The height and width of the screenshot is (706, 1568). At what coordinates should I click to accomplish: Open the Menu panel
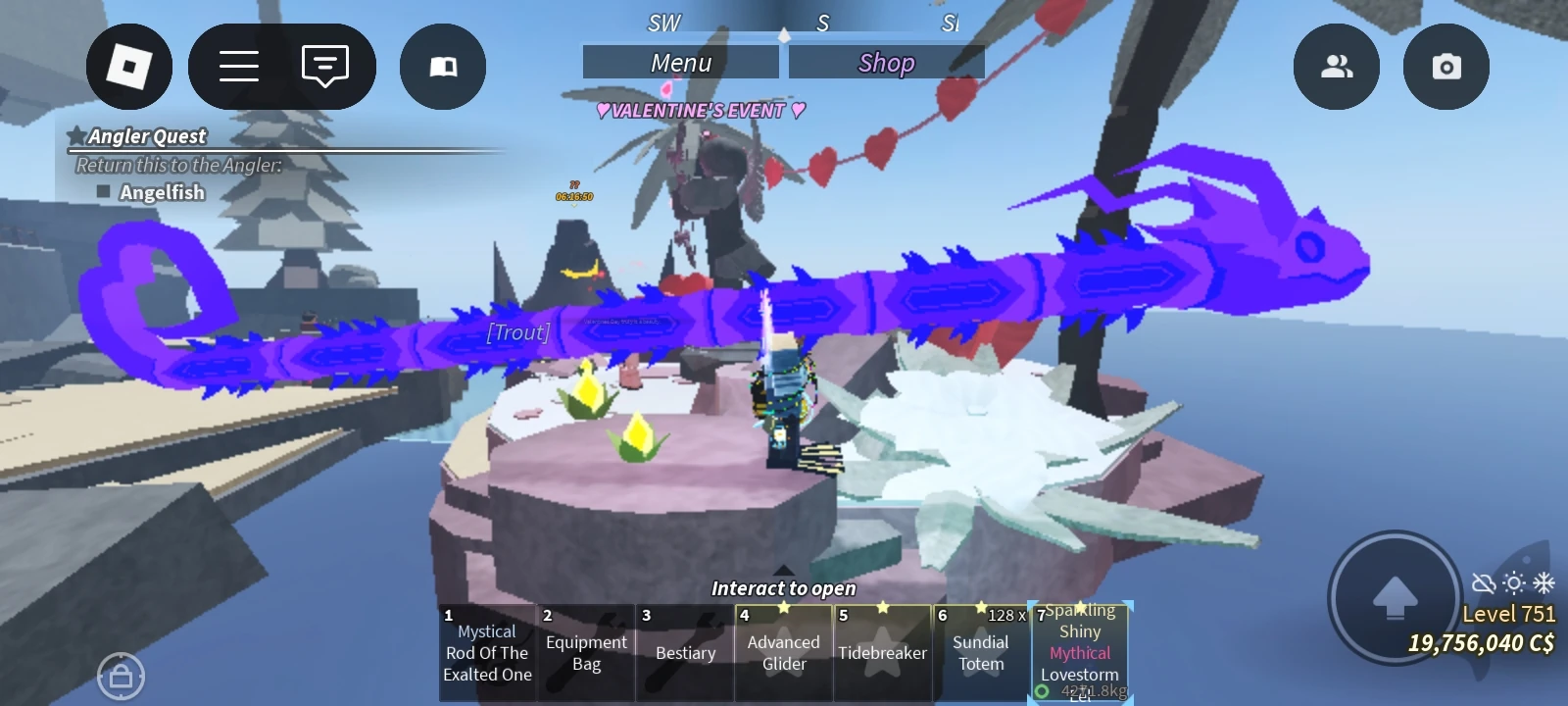(680, 61)
